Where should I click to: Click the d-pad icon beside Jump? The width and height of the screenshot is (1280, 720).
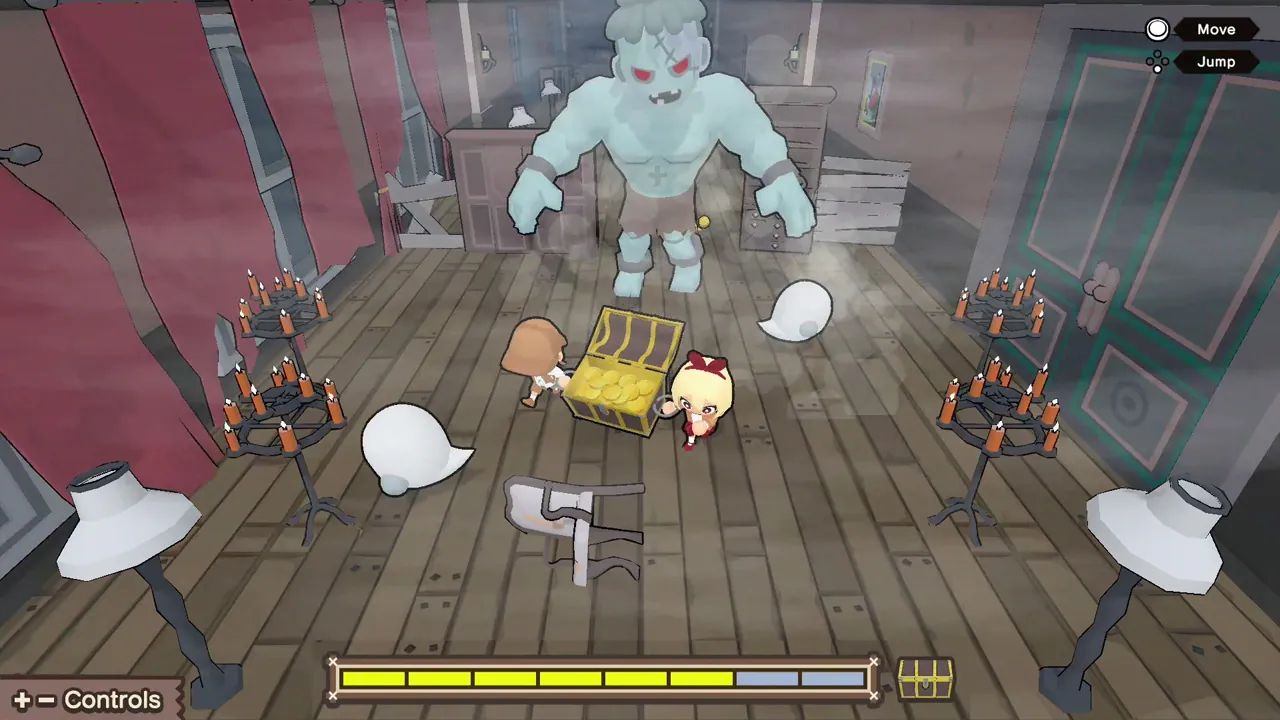click(x=1157, y=62)
